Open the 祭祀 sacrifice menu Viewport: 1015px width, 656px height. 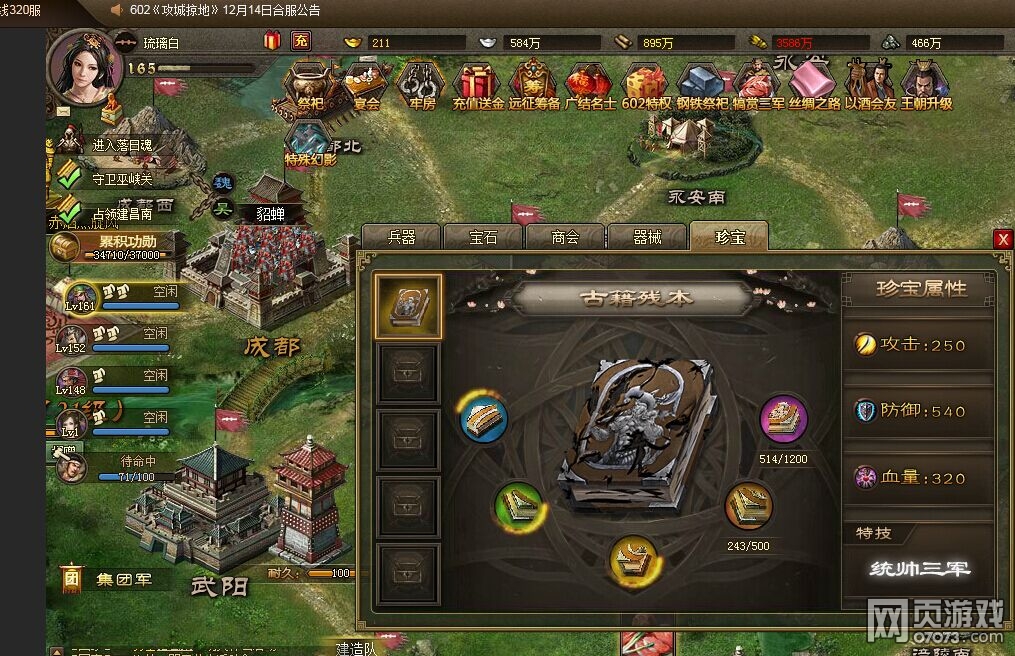311,84
